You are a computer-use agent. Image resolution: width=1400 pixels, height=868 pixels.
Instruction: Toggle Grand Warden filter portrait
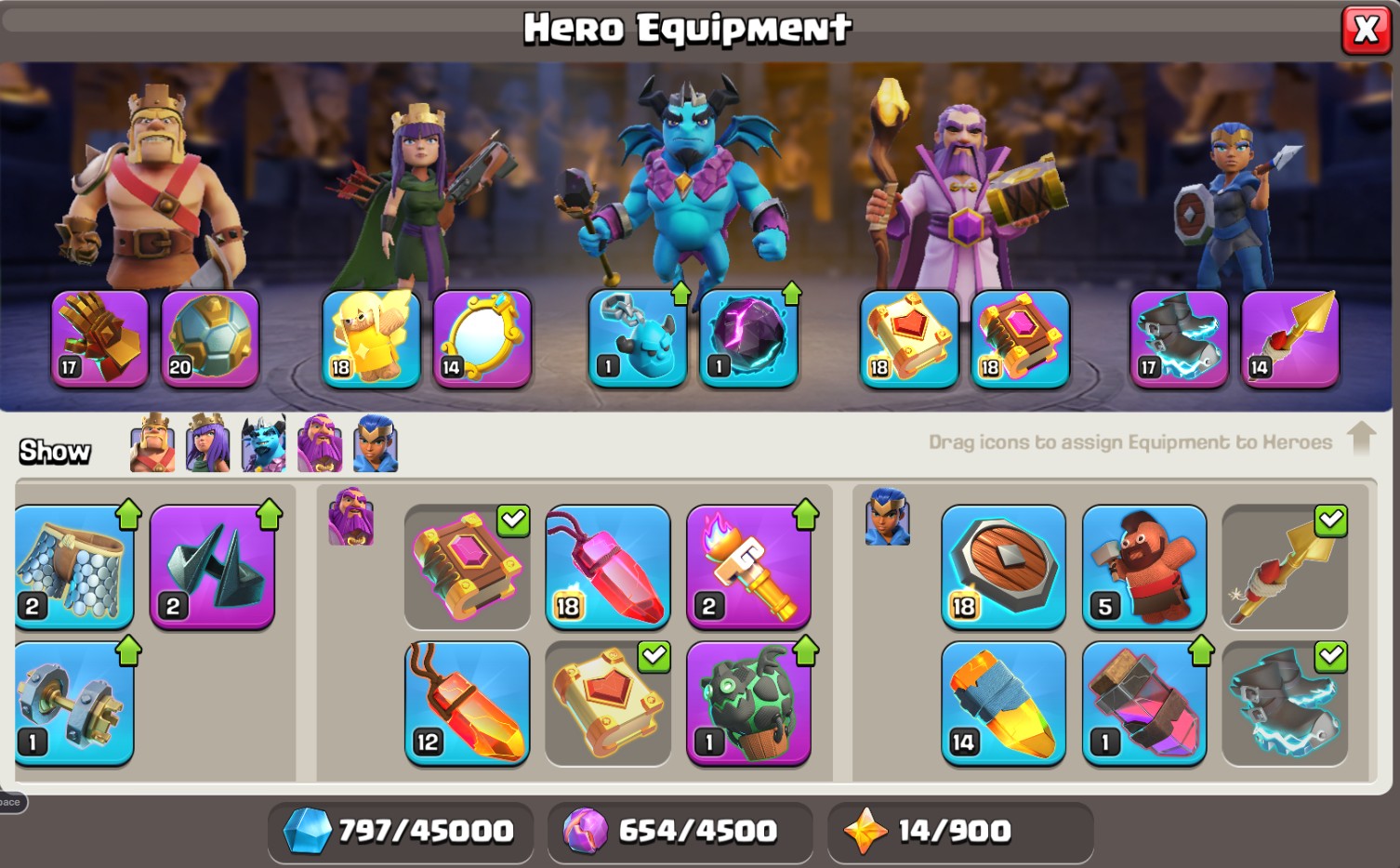click(320, 443)
